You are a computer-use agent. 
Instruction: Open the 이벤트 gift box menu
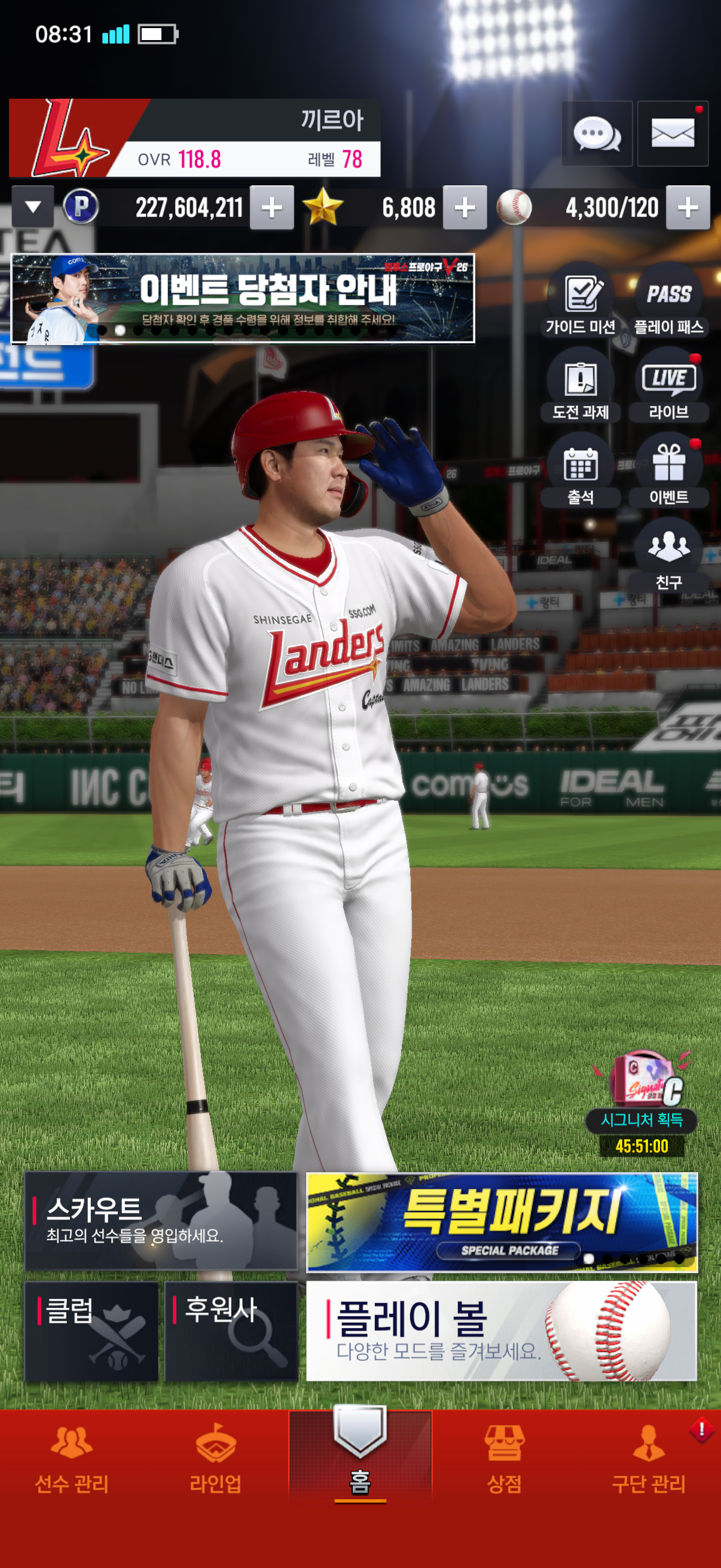[x=668, y=471]
